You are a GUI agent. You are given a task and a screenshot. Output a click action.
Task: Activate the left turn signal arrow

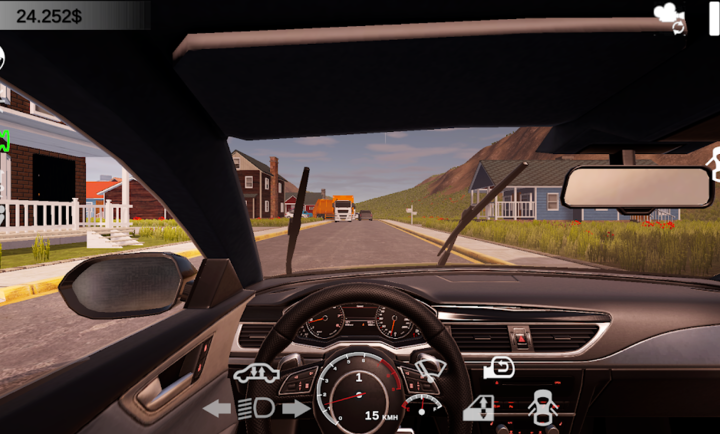pyautogui.click(x=216, y=408)
